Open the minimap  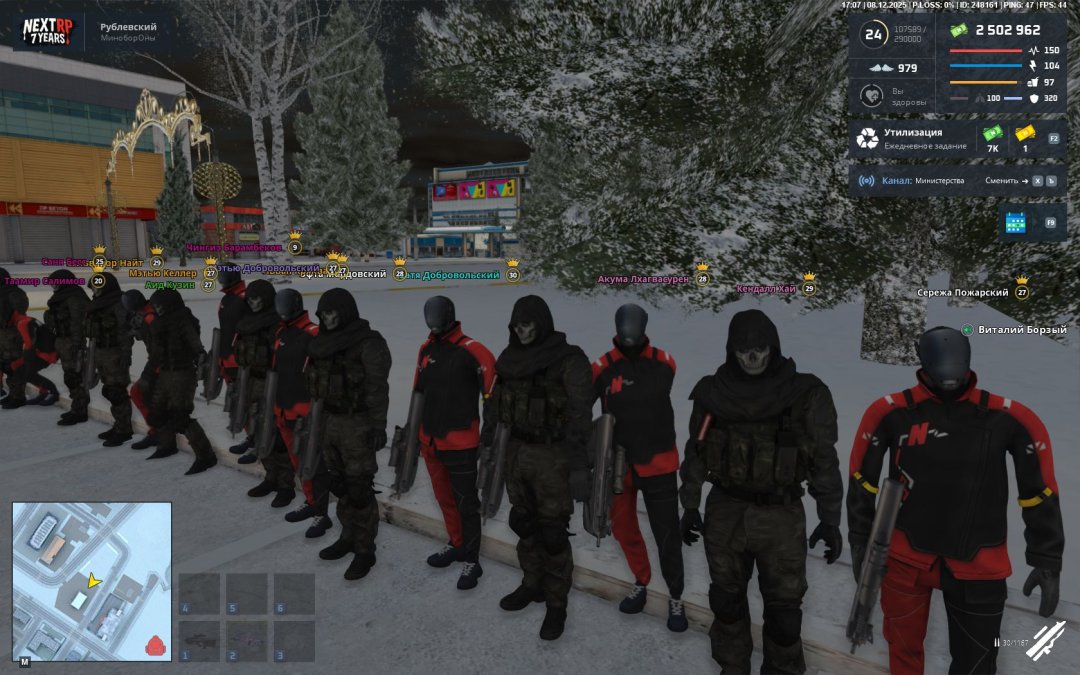coord(91,580)
